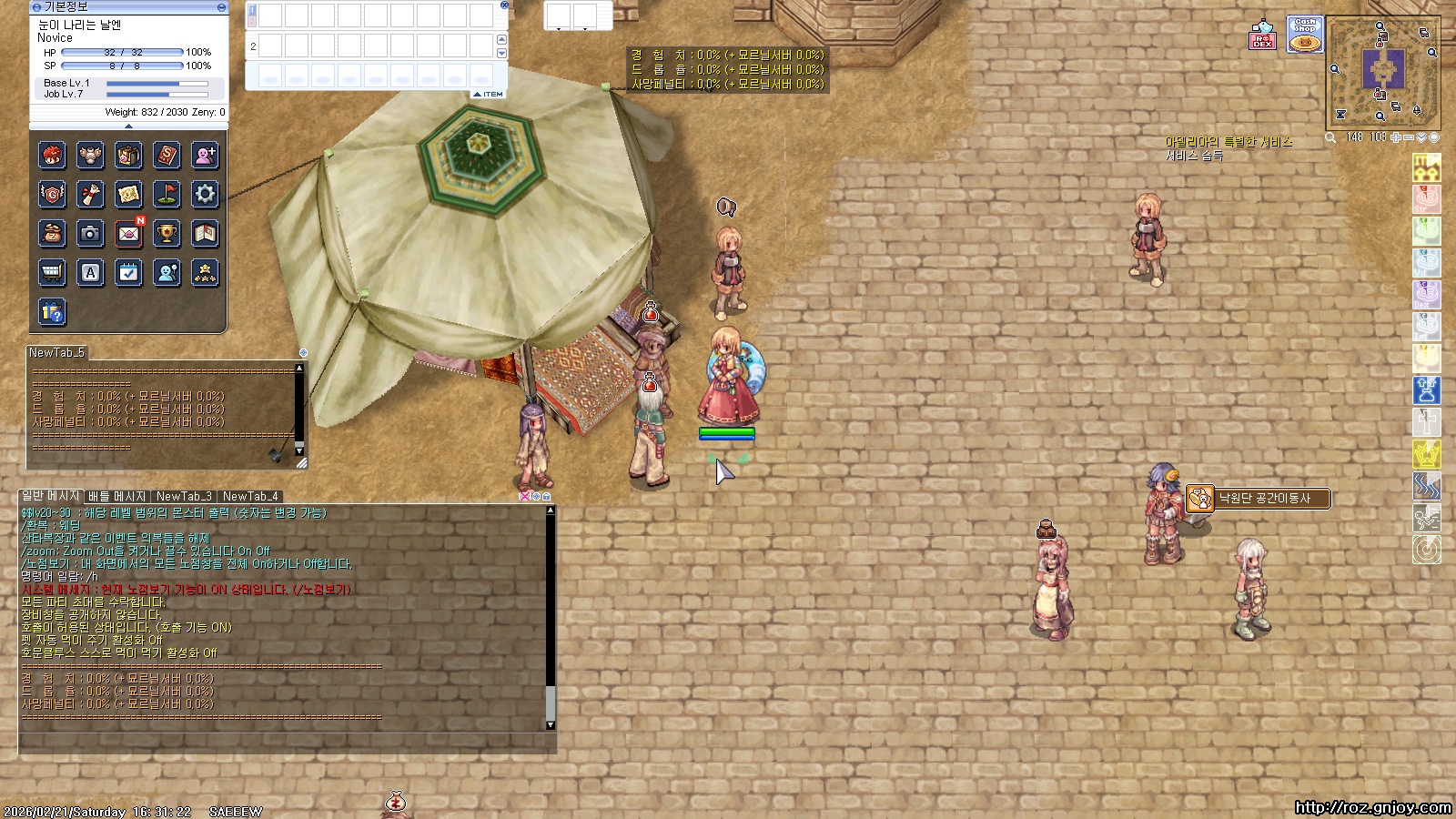This screenshot has width=1456, height=819.
Task: Open the settings gear icon
Action: click(x=205, y=194)
